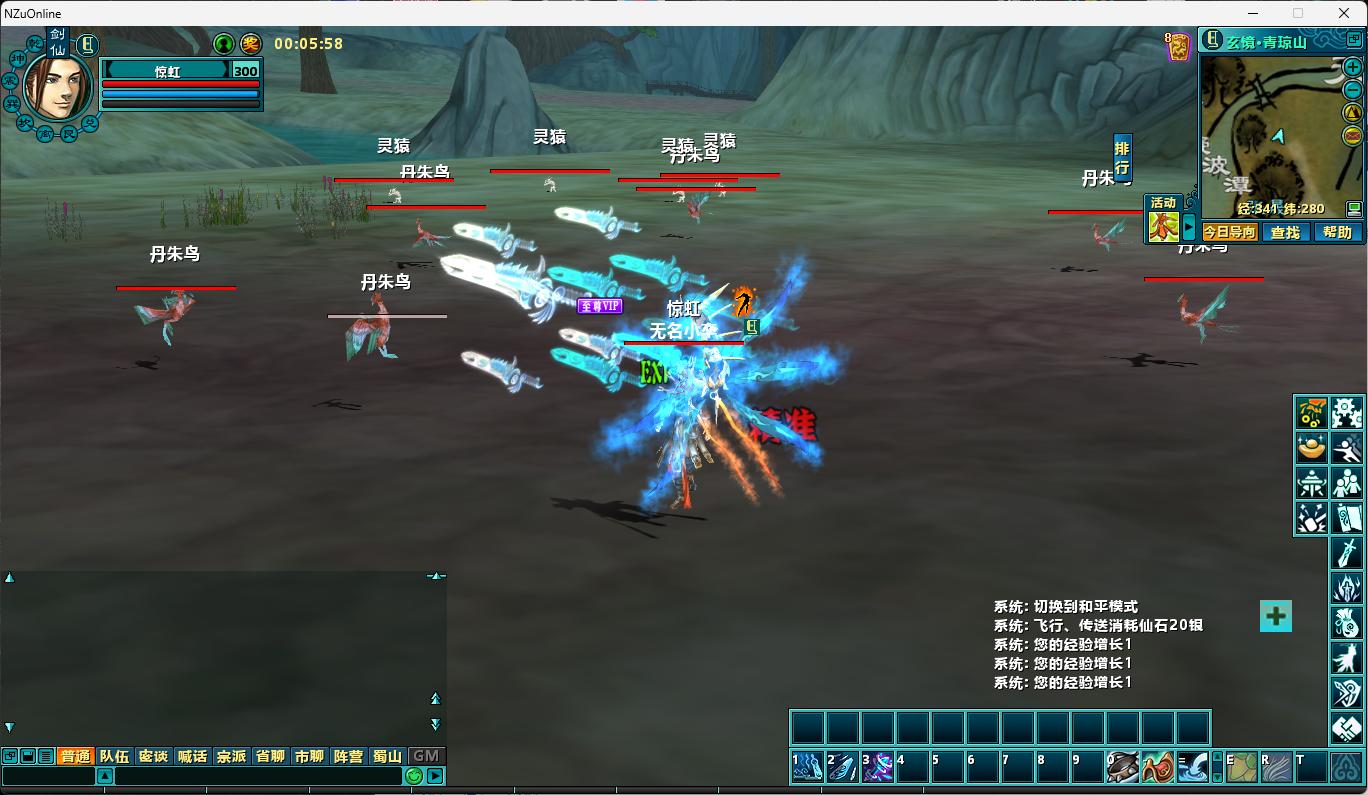Open the mail envelope icon beside the minimap
Image resolution: width=1368 pixels, height=795 pixels.
(1353, 136)
